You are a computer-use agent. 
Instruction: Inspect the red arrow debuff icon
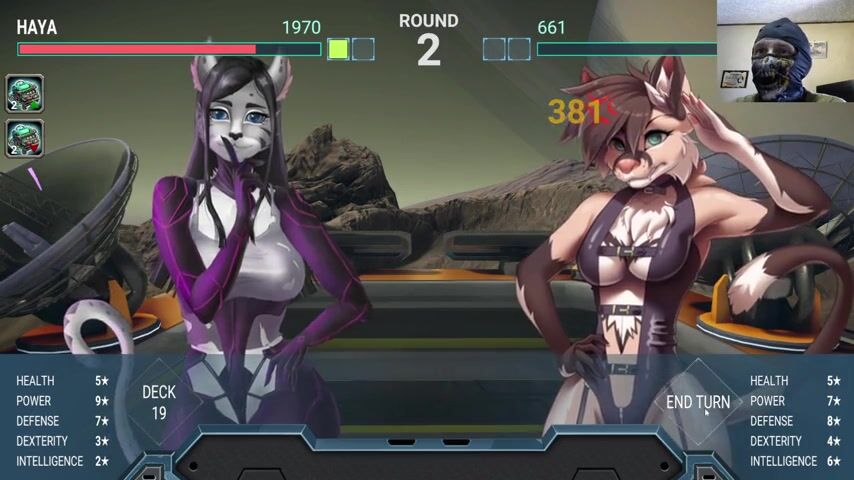25,138
